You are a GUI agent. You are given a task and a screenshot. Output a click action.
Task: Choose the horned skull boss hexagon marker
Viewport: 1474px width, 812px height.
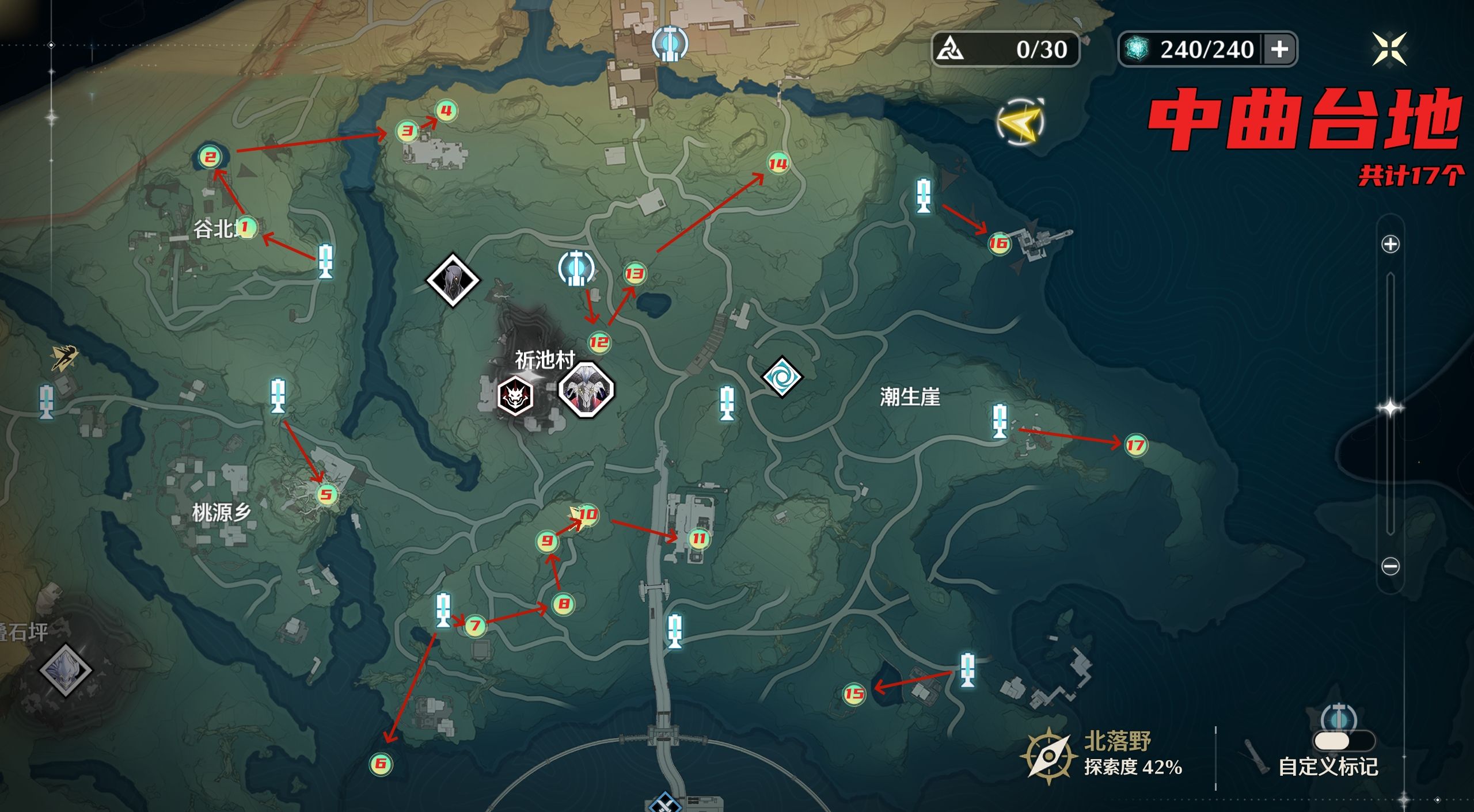(586, 390)
